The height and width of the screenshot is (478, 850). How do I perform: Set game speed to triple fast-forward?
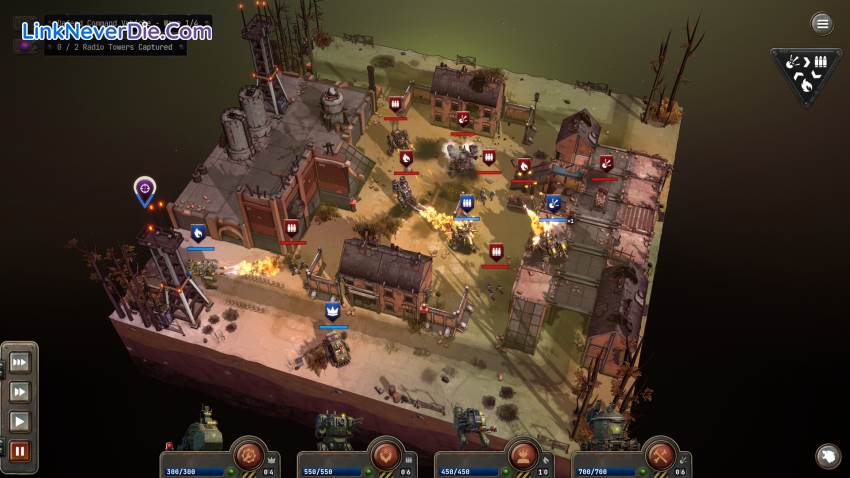click(19, 361)
